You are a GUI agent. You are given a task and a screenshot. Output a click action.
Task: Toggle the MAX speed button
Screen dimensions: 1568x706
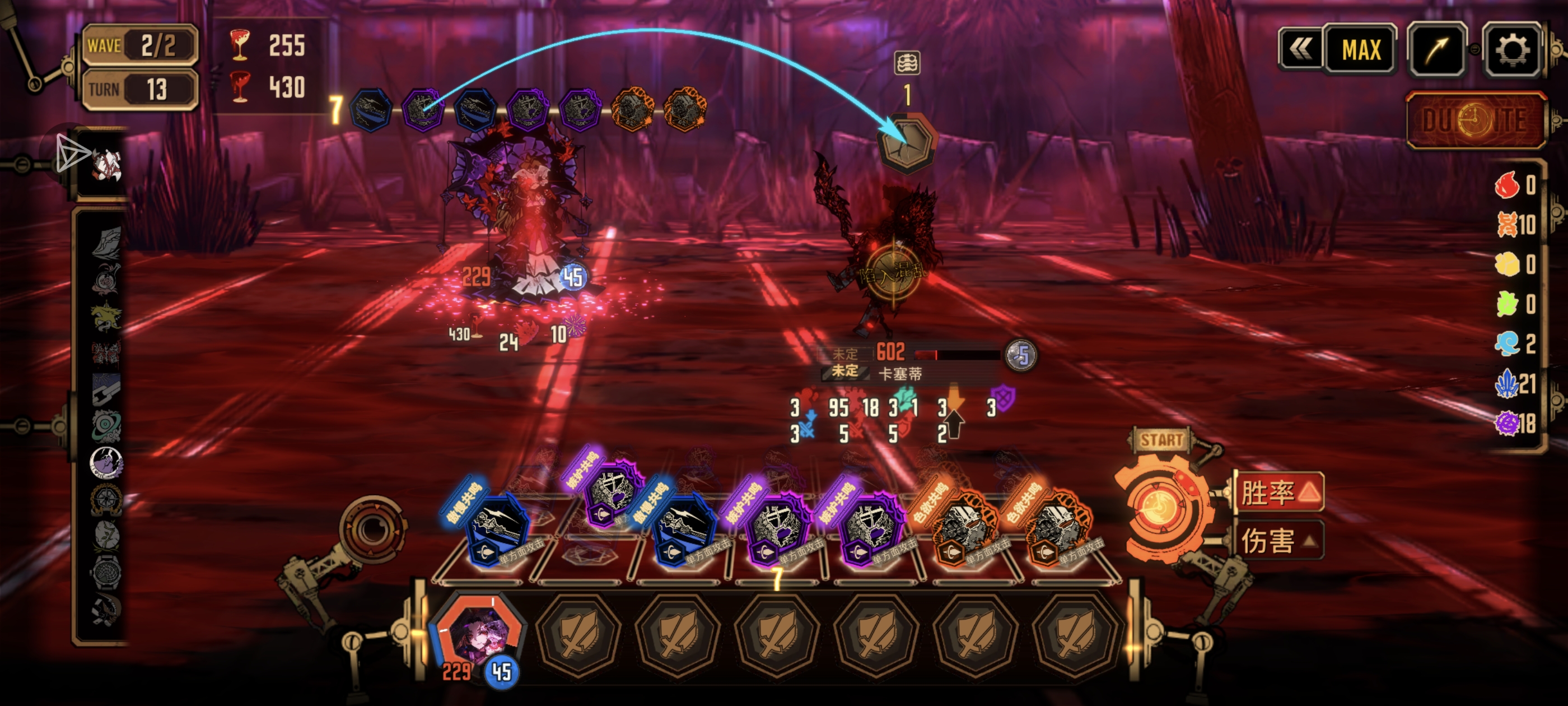[1361, 50]
